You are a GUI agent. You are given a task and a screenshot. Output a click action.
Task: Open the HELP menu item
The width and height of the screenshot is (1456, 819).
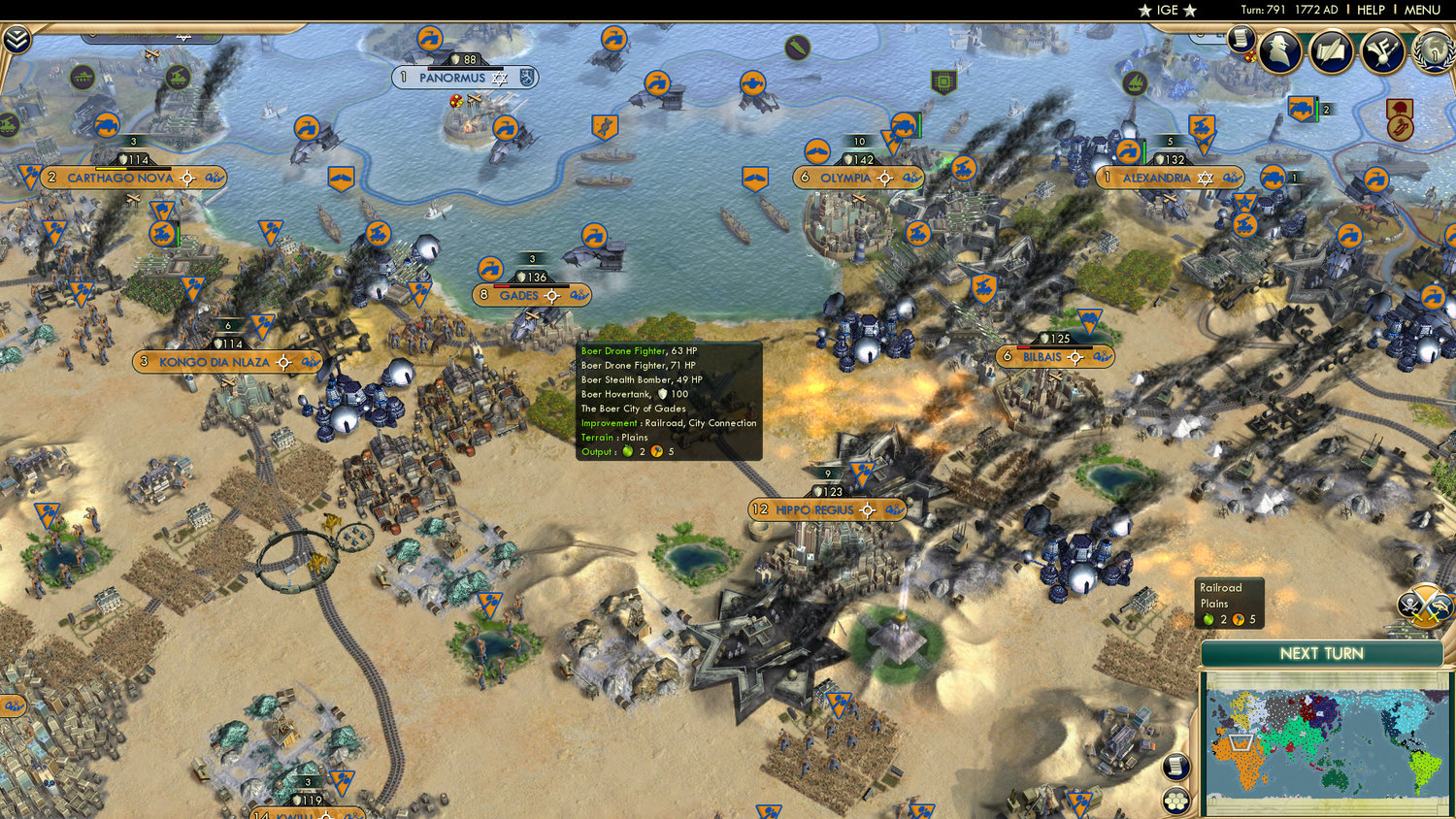coord(1373,10)
